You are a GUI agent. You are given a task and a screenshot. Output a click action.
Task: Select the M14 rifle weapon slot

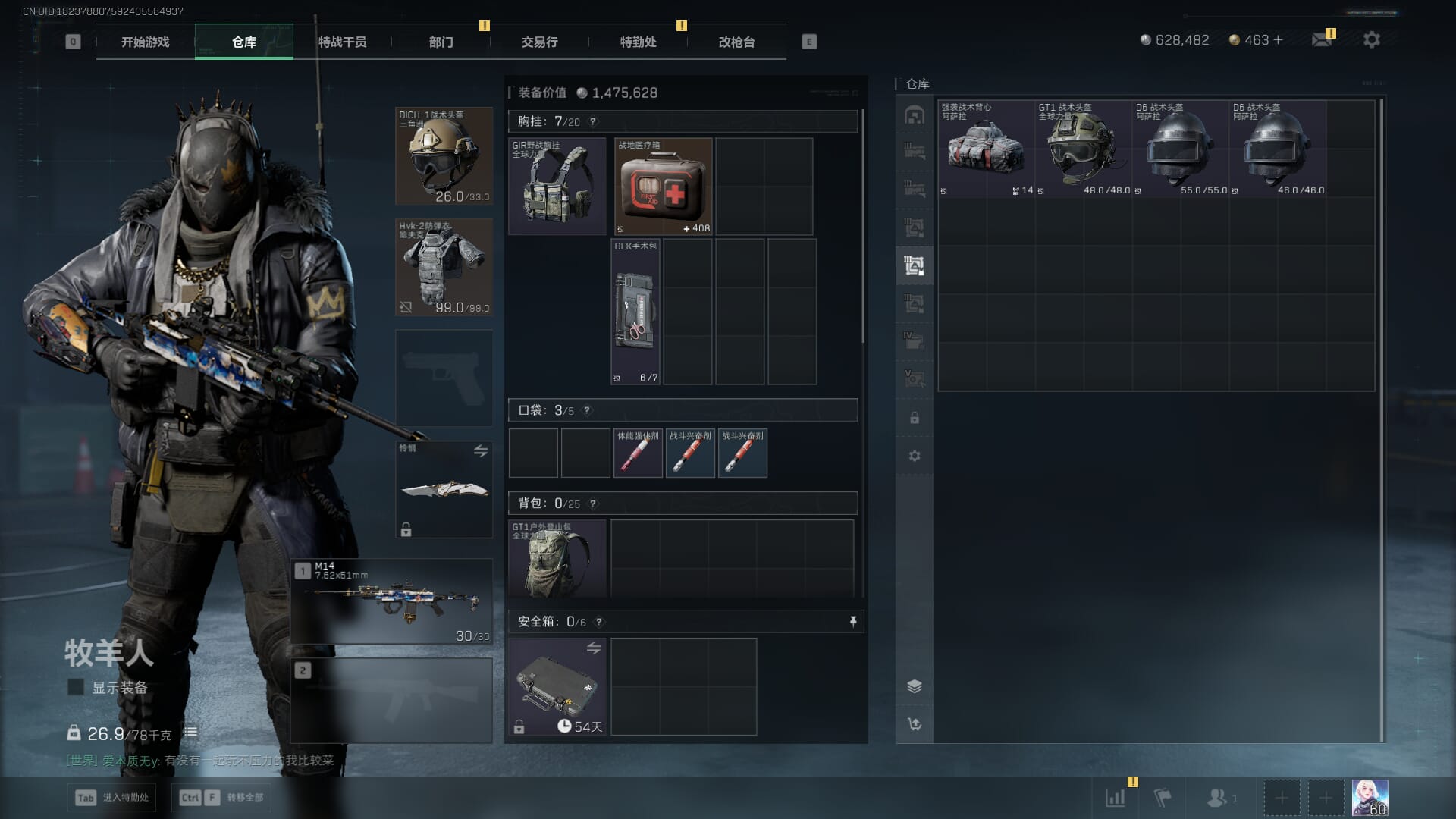point(391,601)
